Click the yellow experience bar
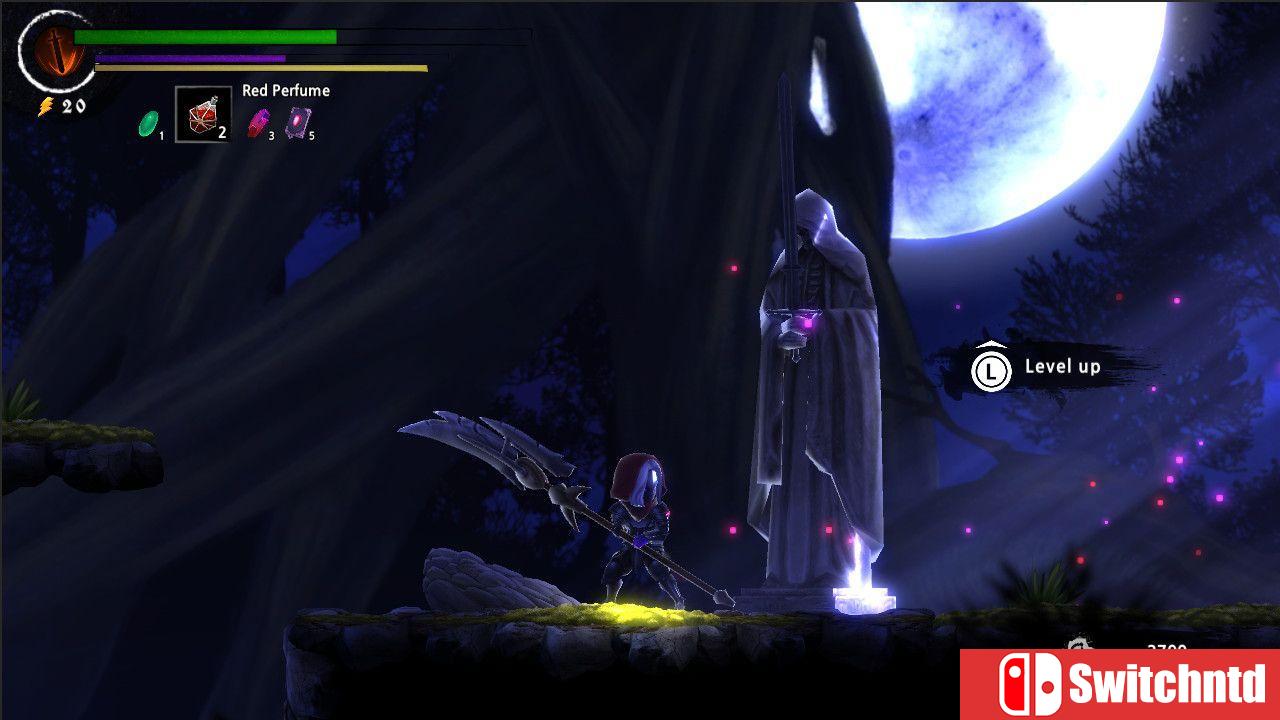Viewport: 1280px width, 720px height. coord(260,69)
